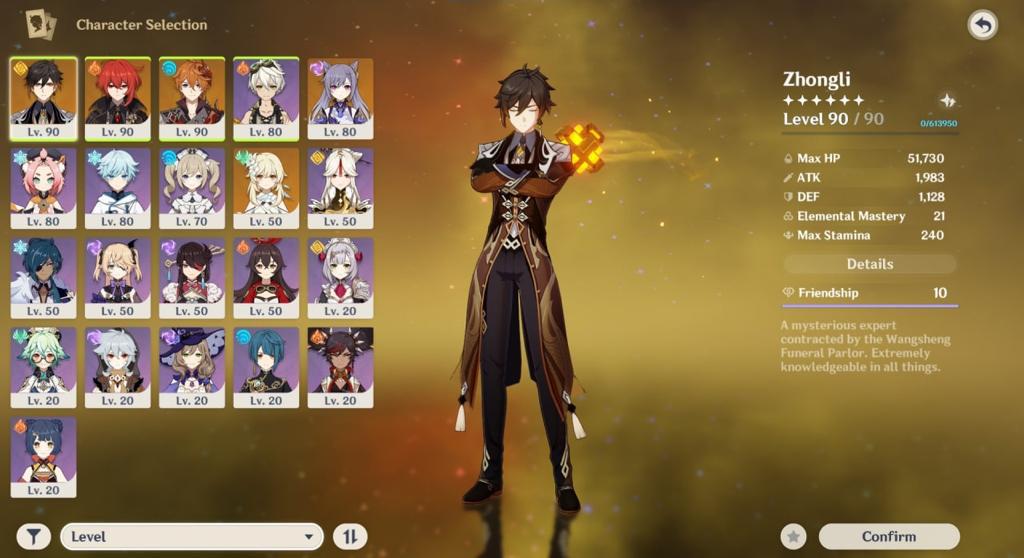
Task: Open the Level sort dropdown
Action: point(192,537)
